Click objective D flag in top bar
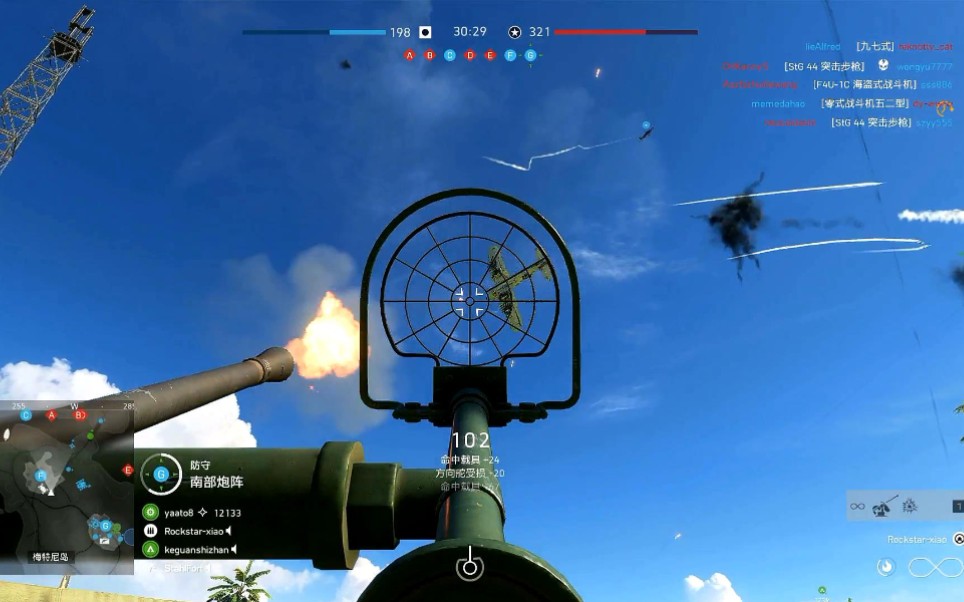This screenshot has height=602, width=964. point(470,55)
